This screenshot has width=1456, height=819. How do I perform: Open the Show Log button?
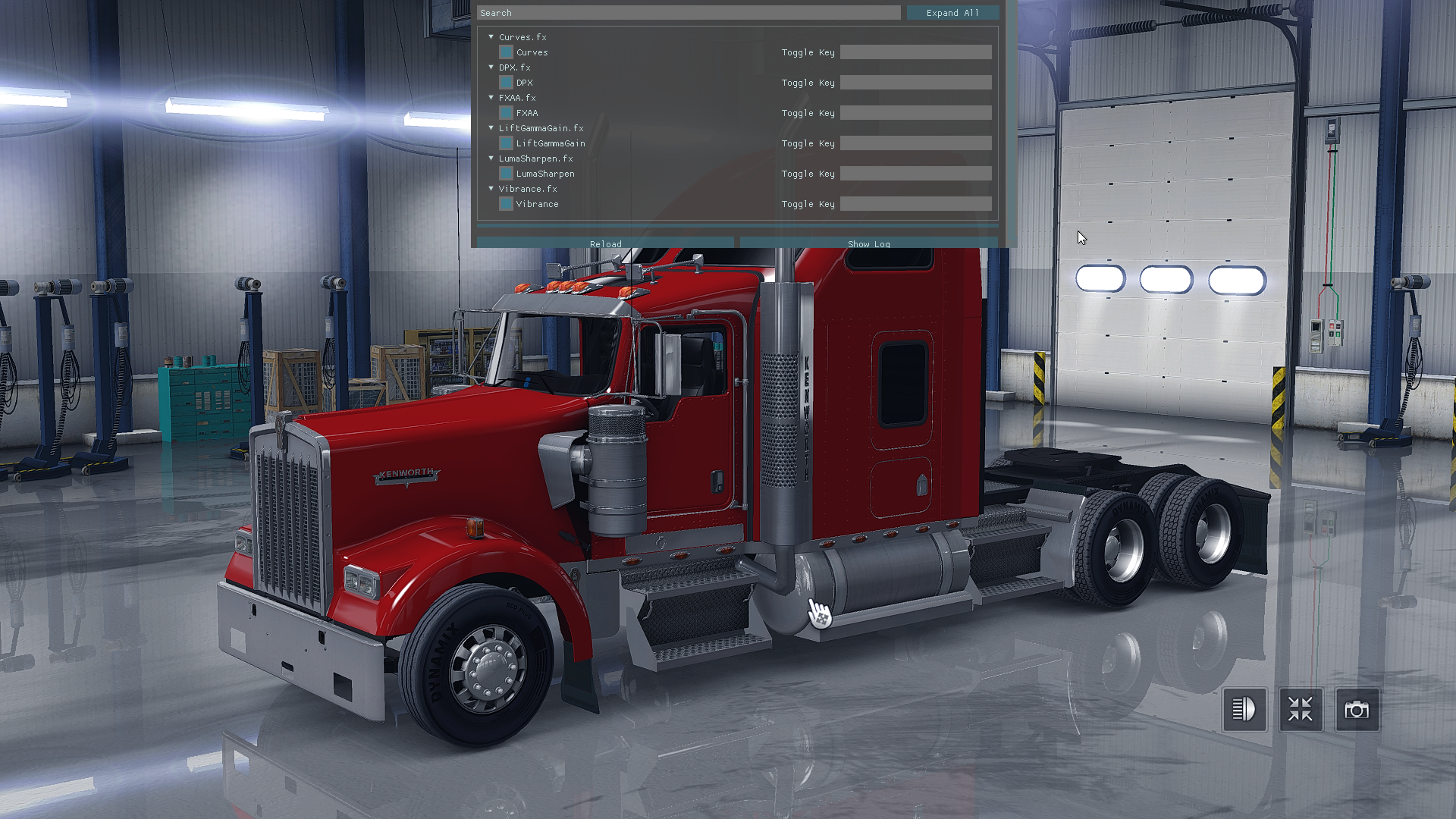(x=868, y=243)
